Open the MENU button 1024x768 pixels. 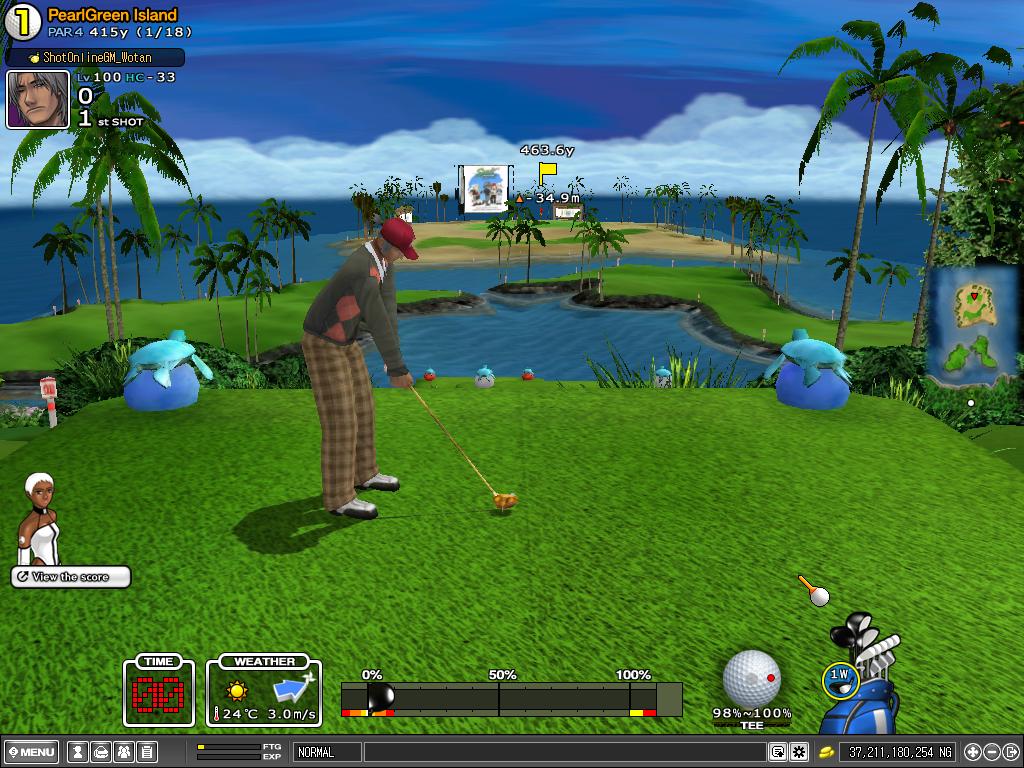coord(31,752)
